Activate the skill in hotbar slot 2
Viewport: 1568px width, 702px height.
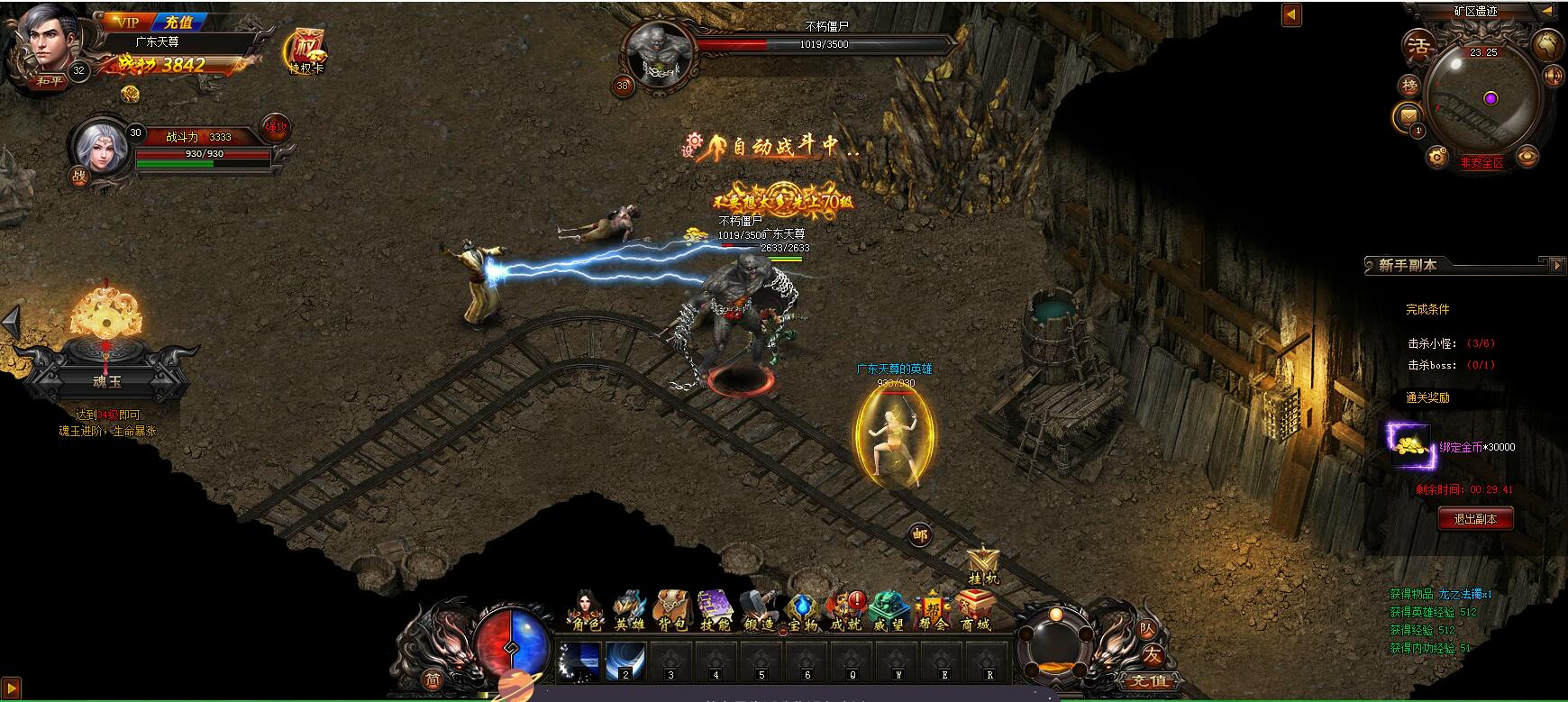[x=624, y=662]
